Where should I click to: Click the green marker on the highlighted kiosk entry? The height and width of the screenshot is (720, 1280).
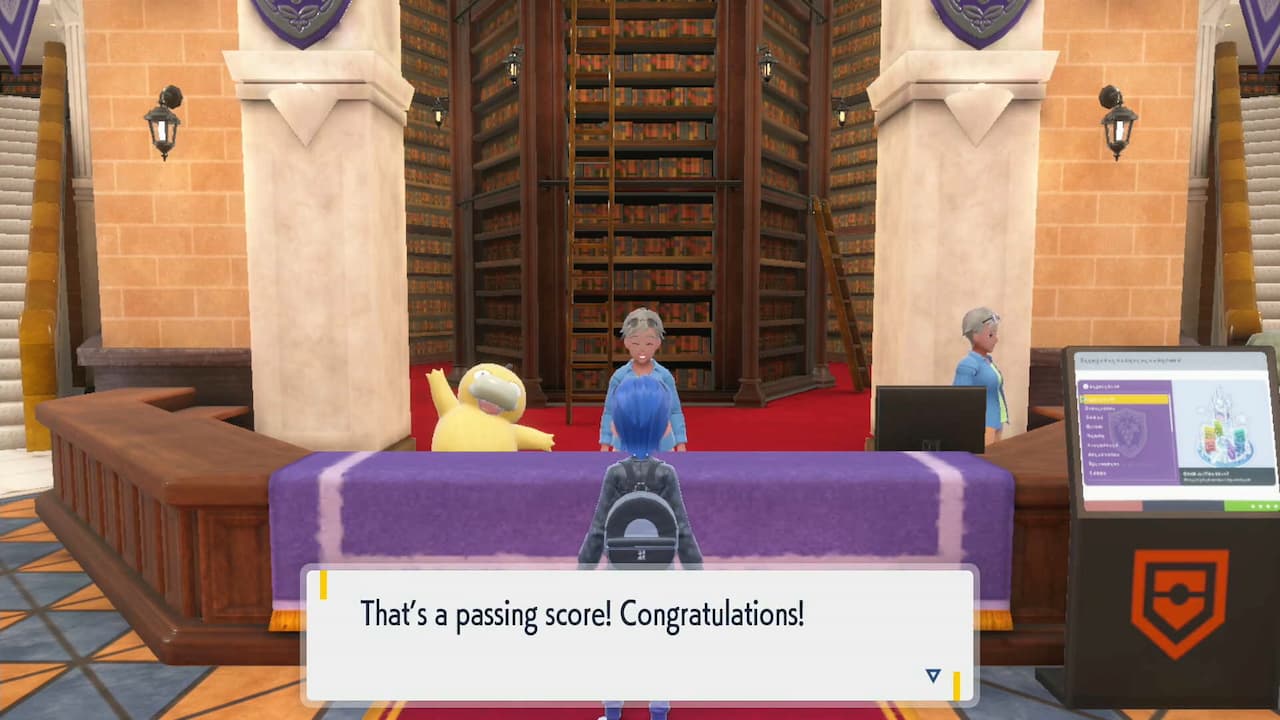click(1082, 399)
